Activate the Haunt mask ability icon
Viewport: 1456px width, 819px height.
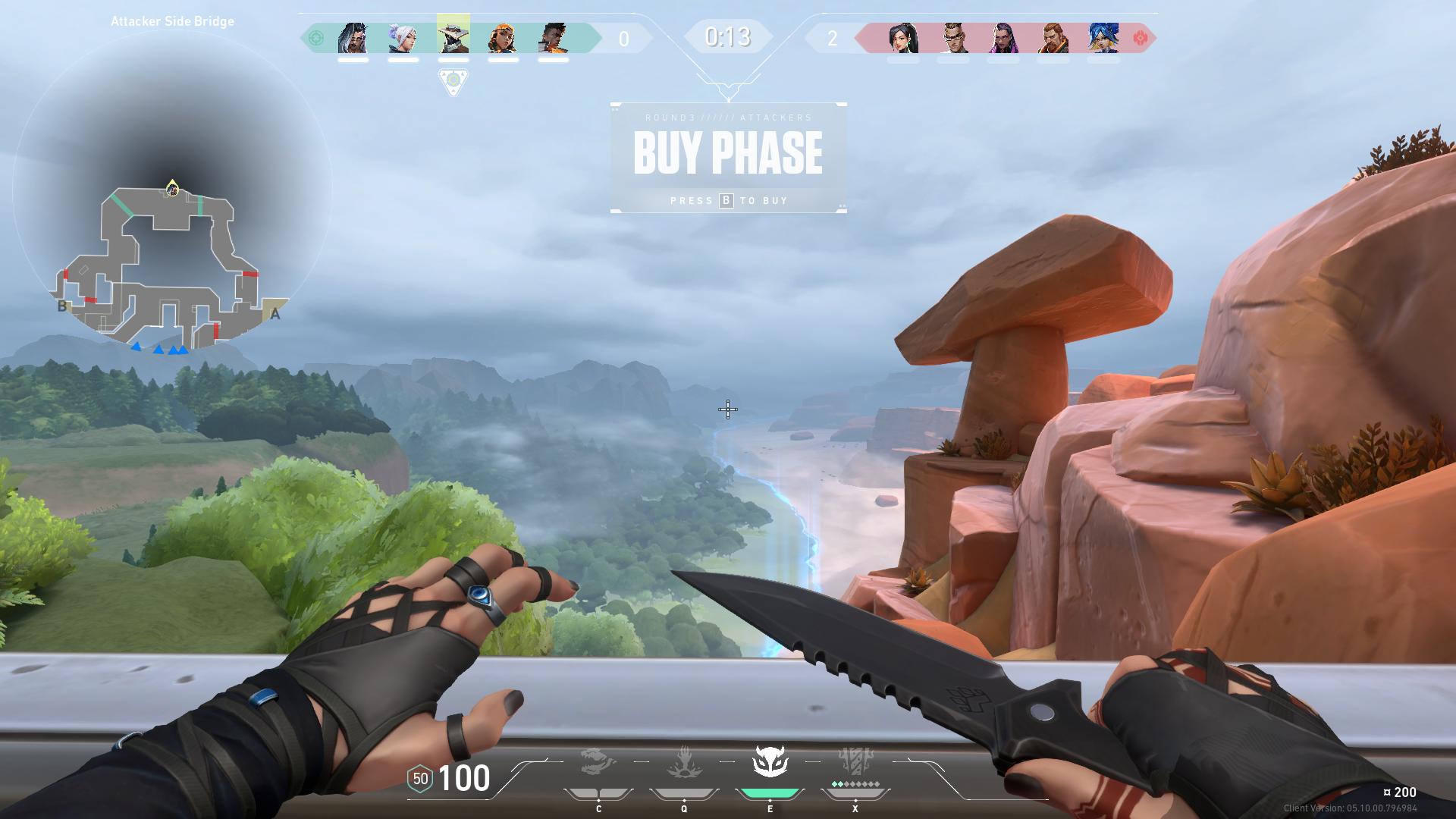pyautogui.click(x=770, y=762)
